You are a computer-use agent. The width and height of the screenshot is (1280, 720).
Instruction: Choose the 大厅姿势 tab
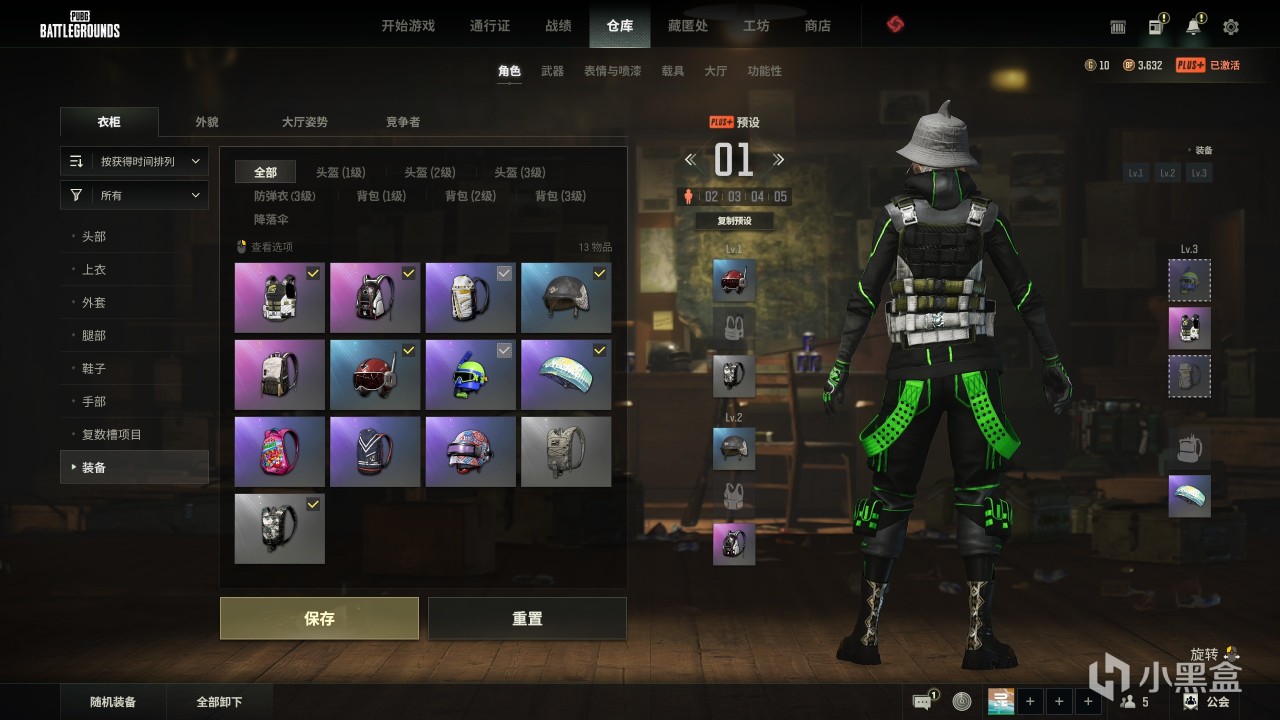[305, 122]
